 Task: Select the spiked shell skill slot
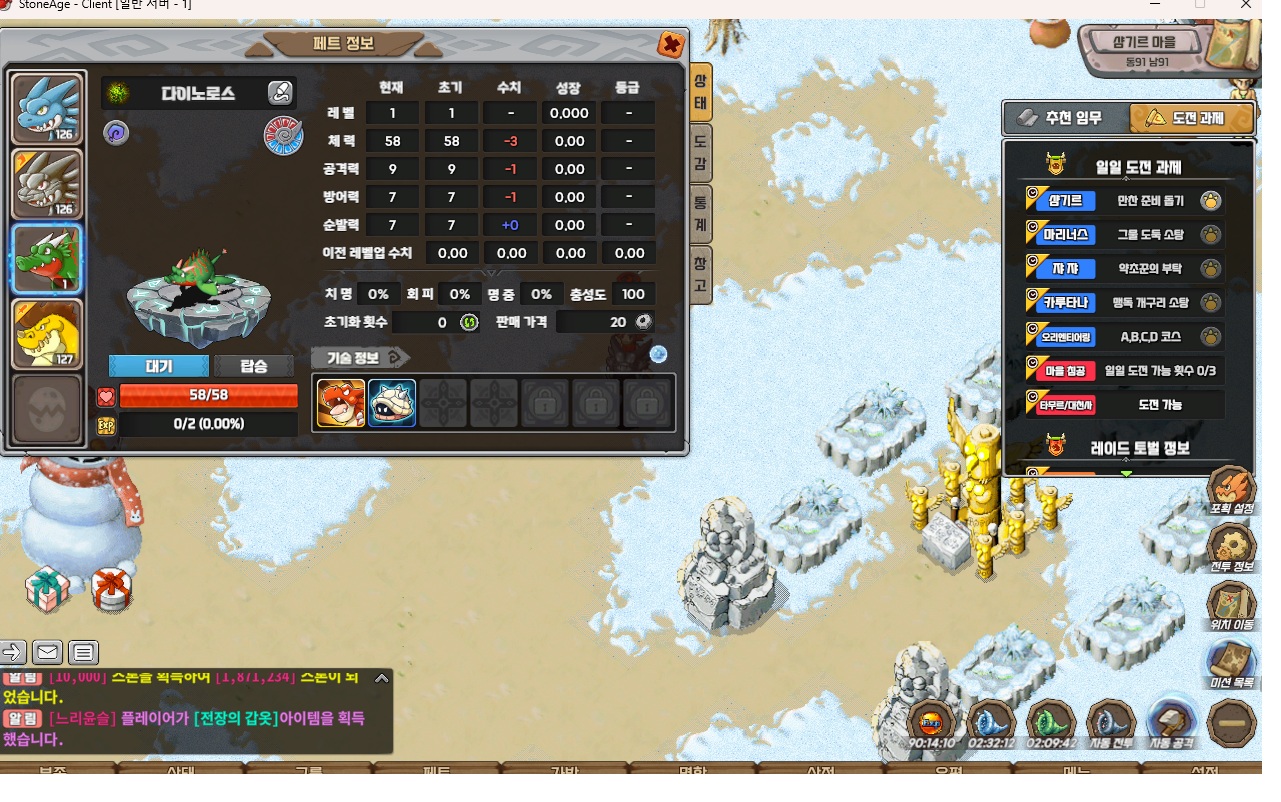(392, 403)
